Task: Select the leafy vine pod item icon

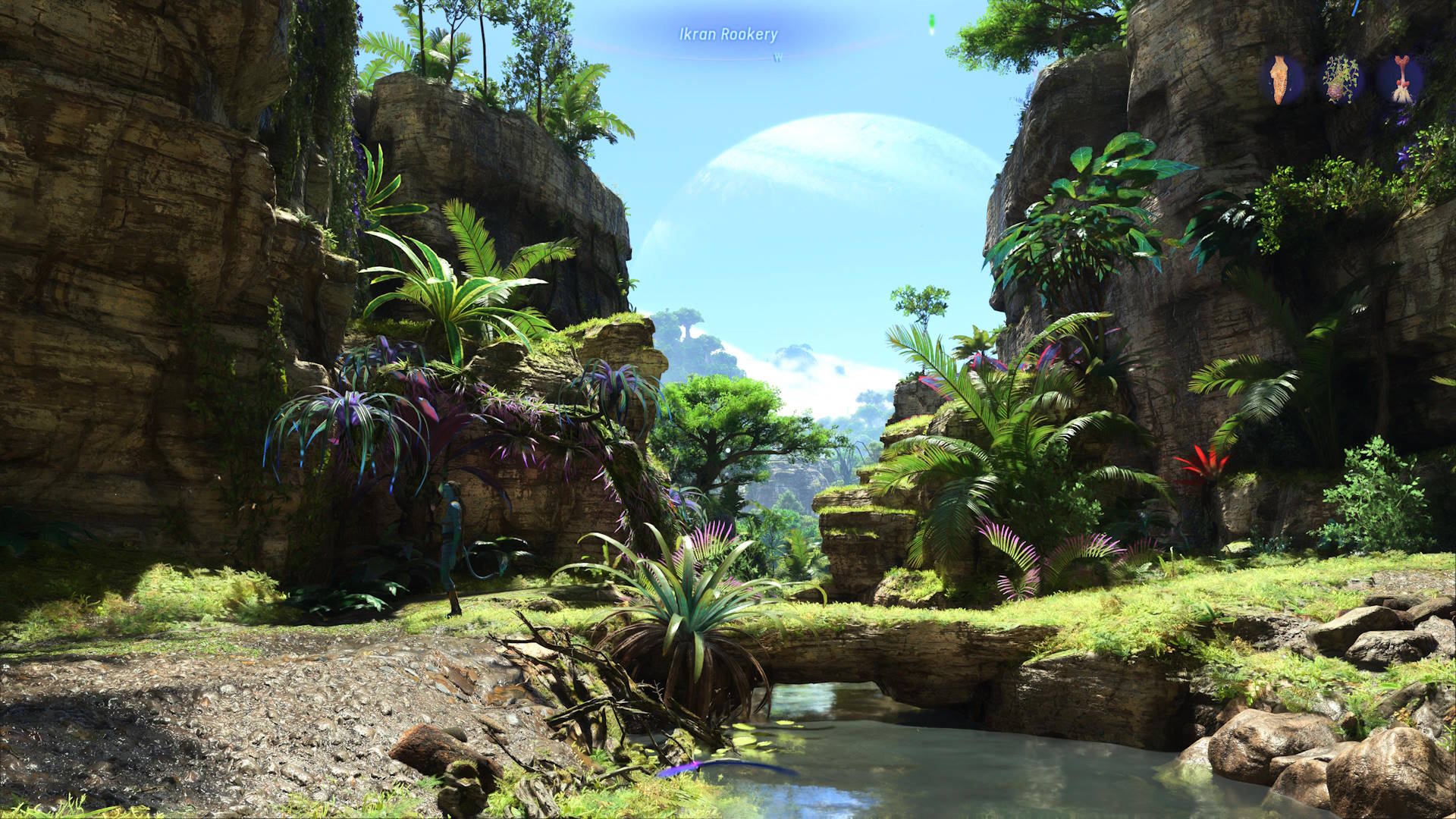Action: 1341,79
